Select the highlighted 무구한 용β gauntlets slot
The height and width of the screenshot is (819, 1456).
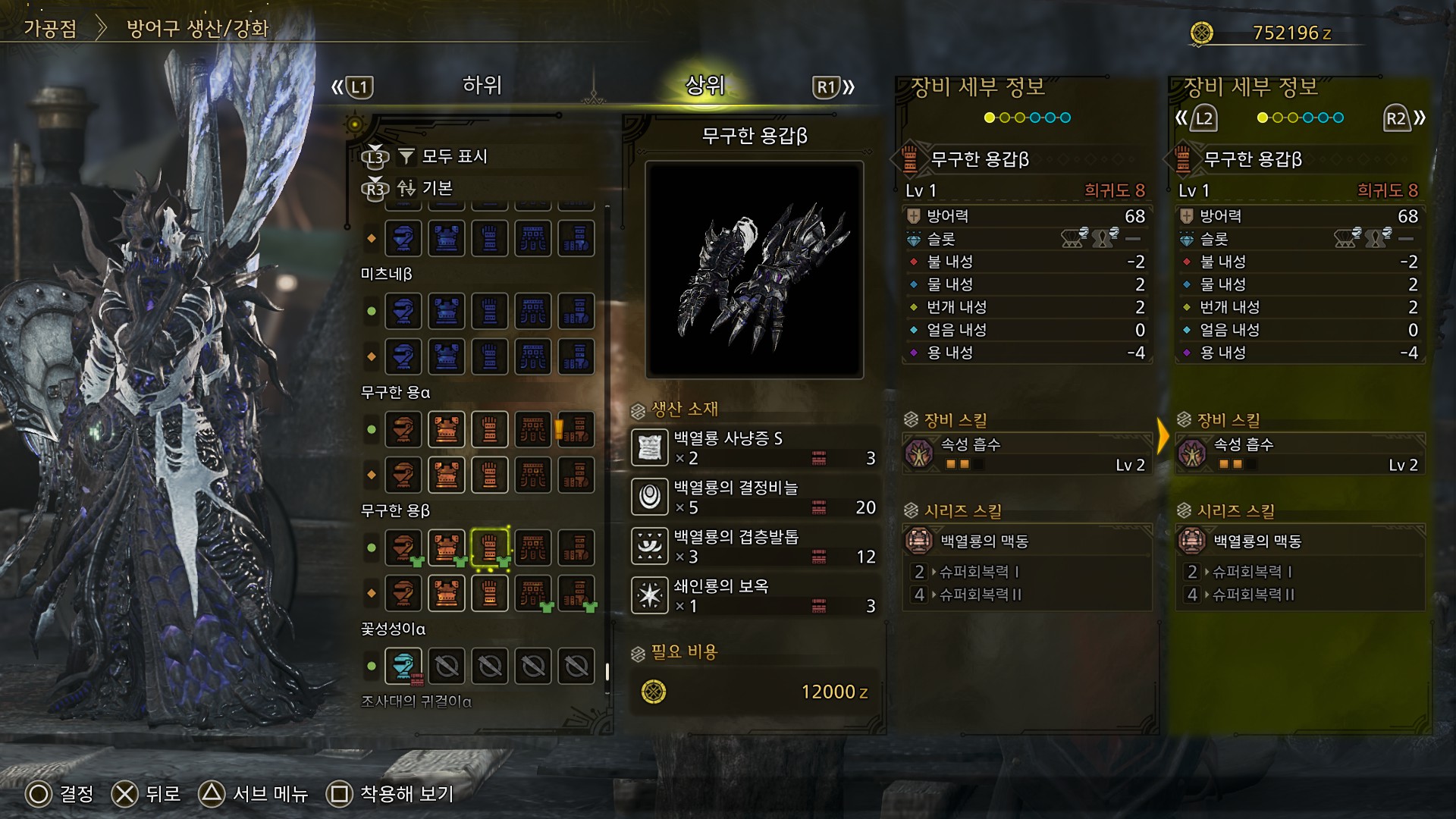[x=490, y=548]
